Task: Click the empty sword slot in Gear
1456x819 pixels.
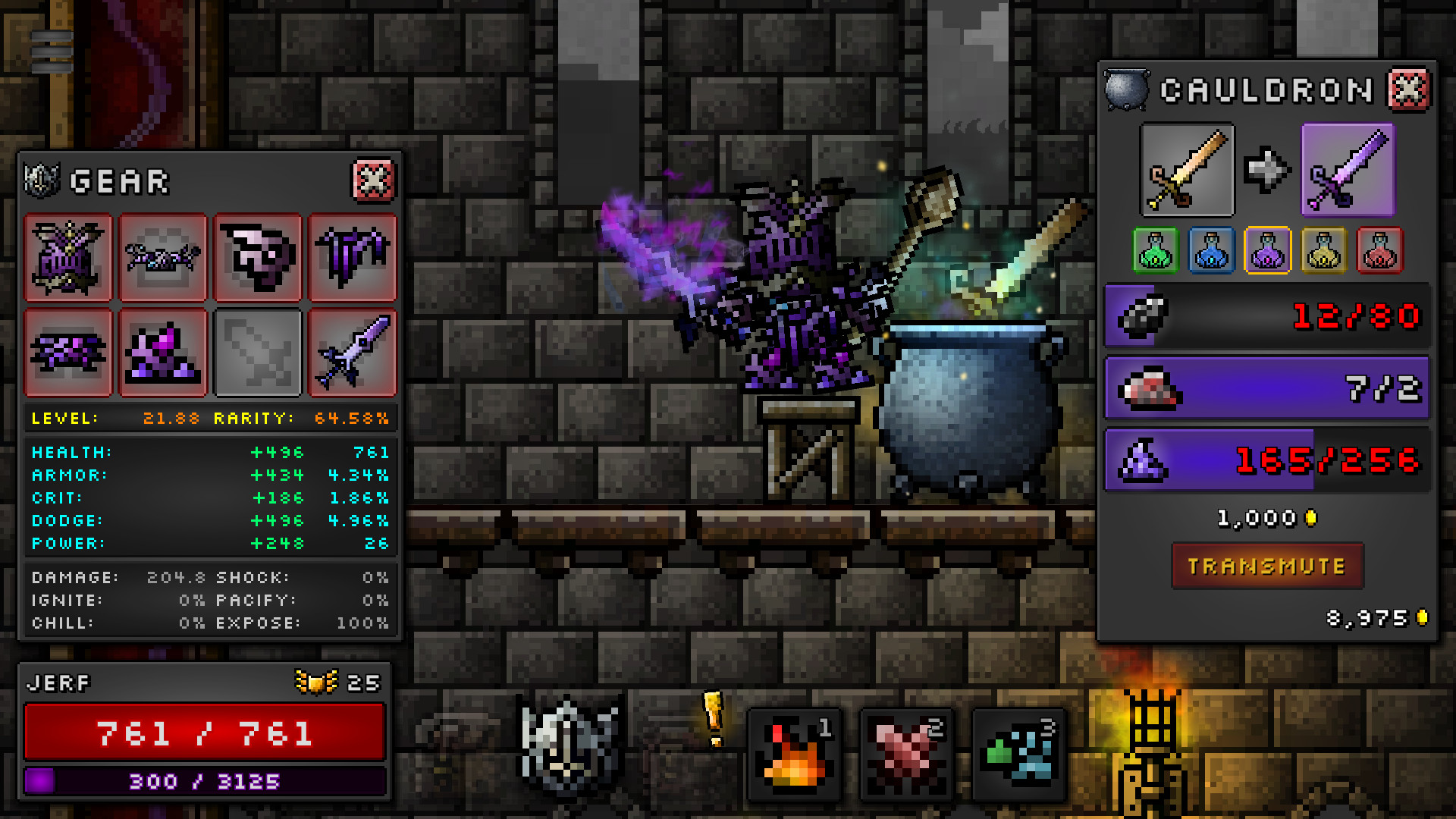Action: [x=258, y=353]
